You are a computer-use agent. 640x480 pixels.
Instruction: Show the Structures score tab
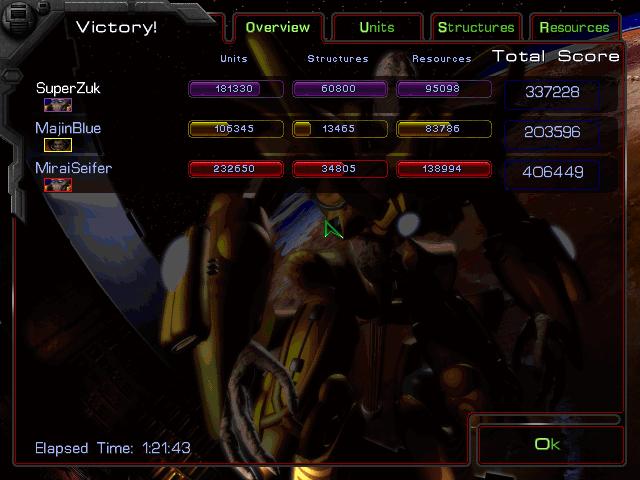(x=476, y=27)
